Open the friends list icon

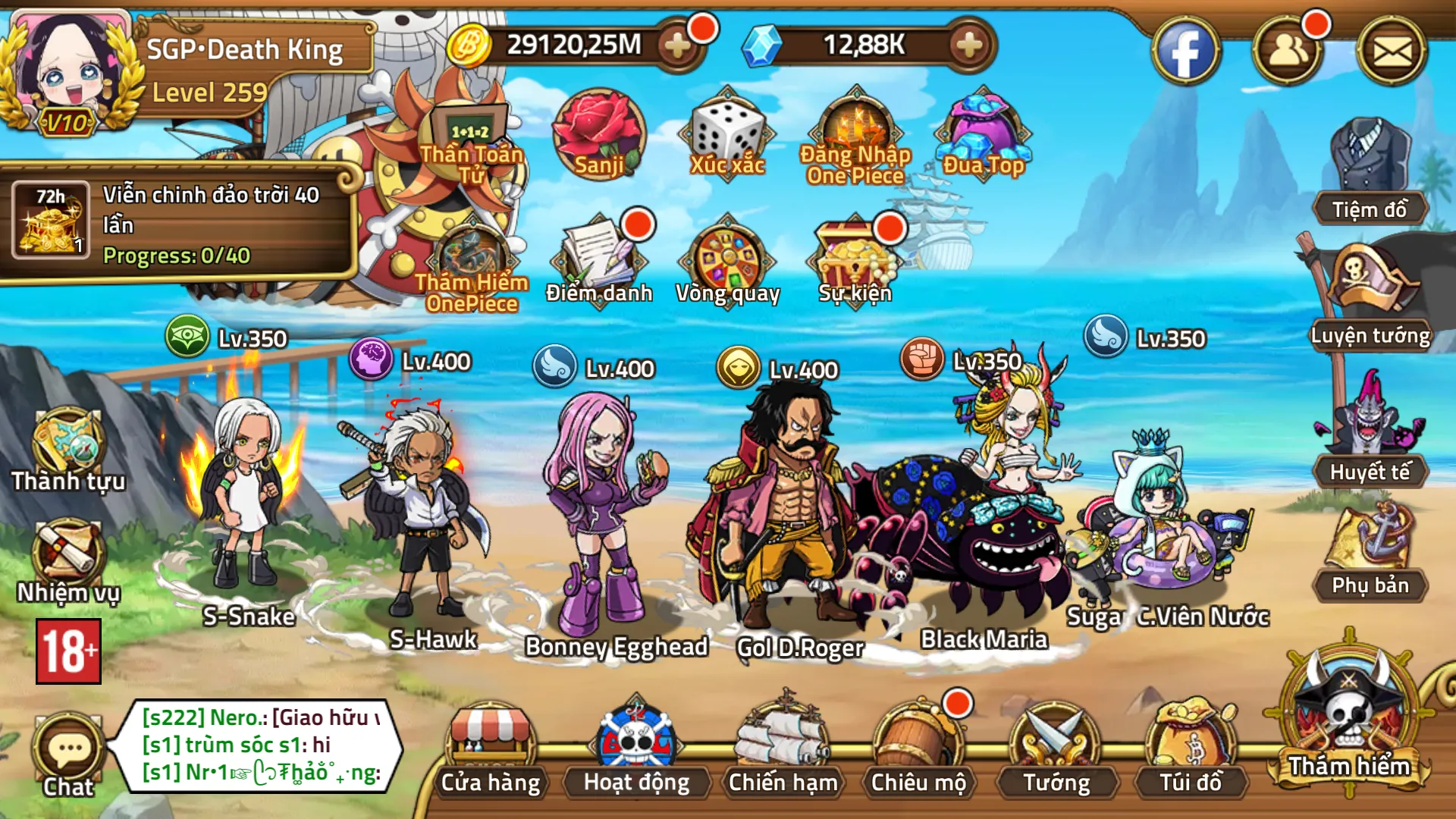pos(1288,52)
